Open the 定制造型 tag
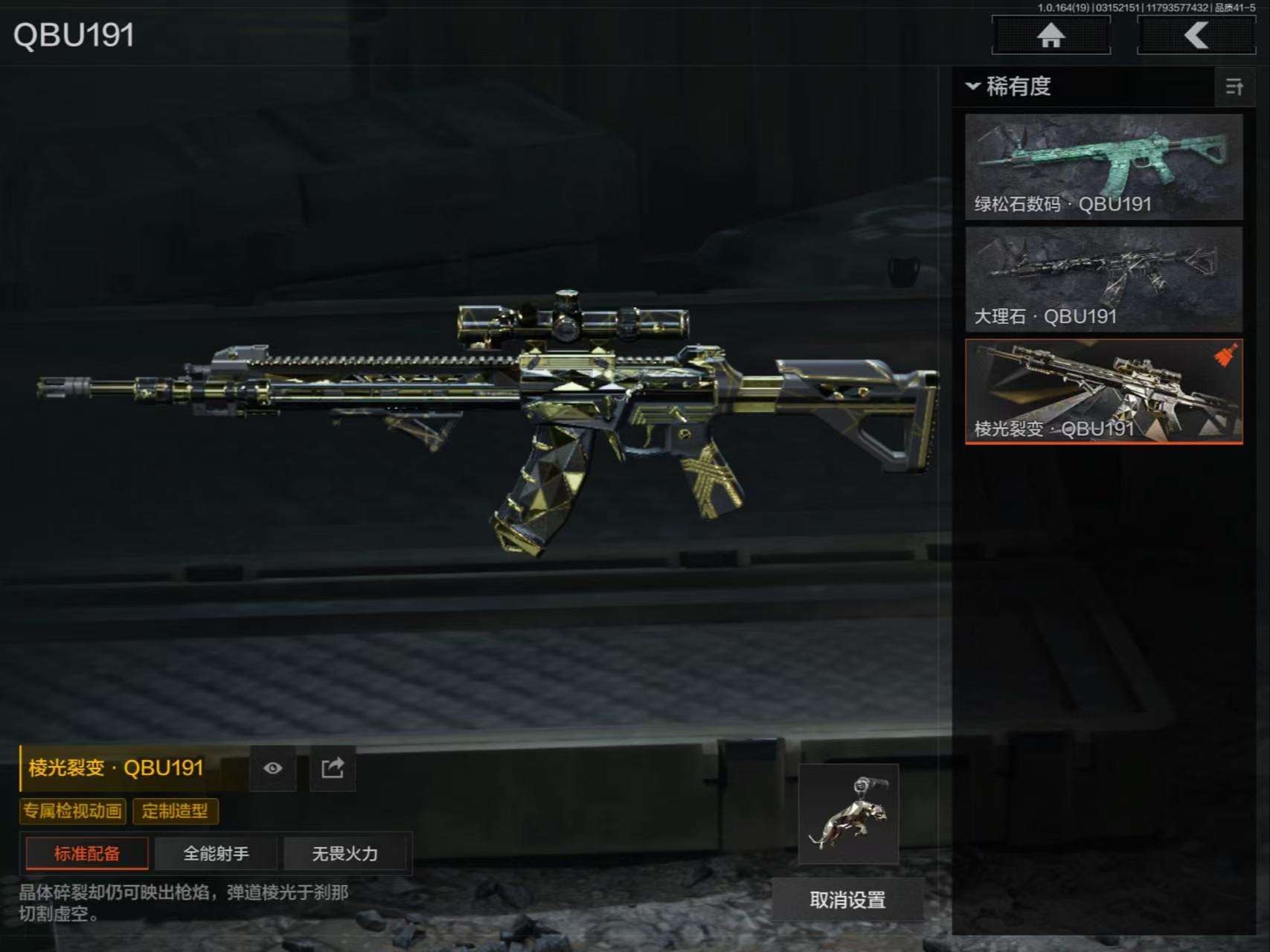 [x=176, y=811]
